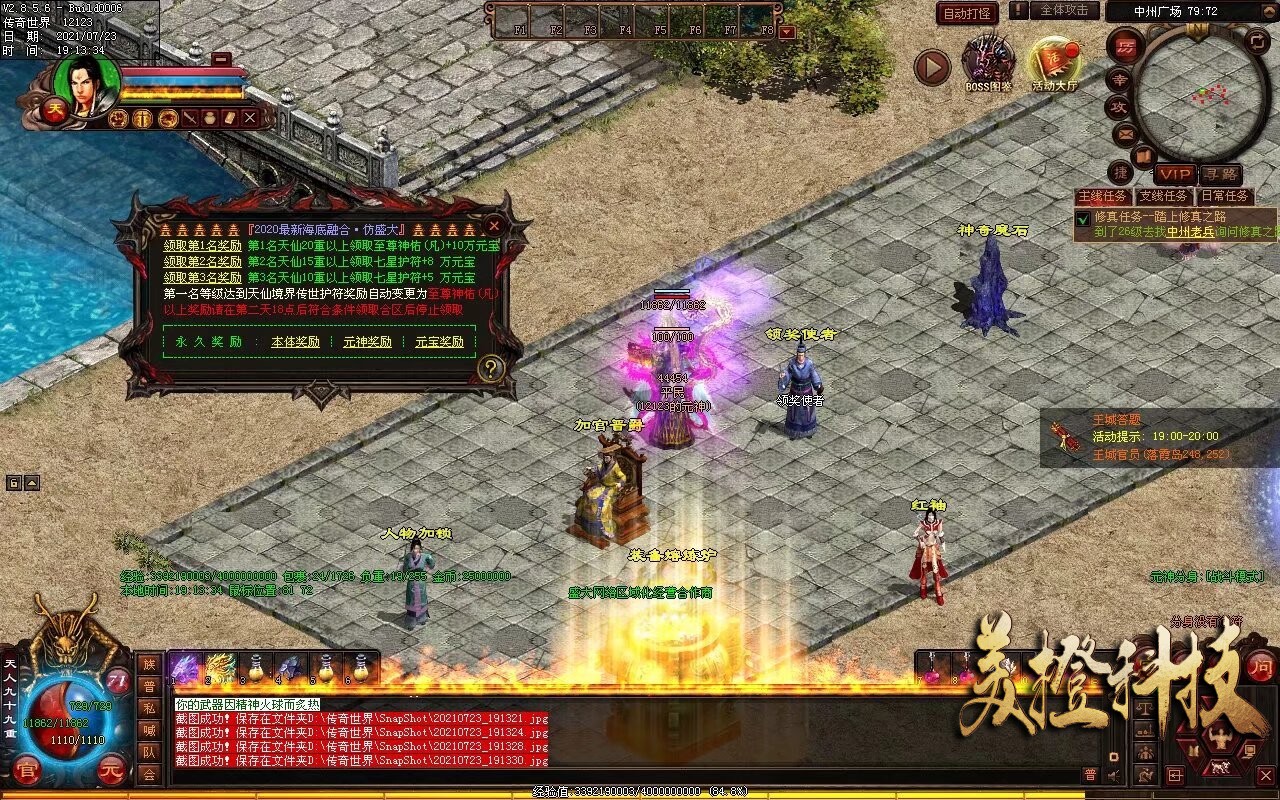Switch to the 日常任务 tab

click(1225, 196)
